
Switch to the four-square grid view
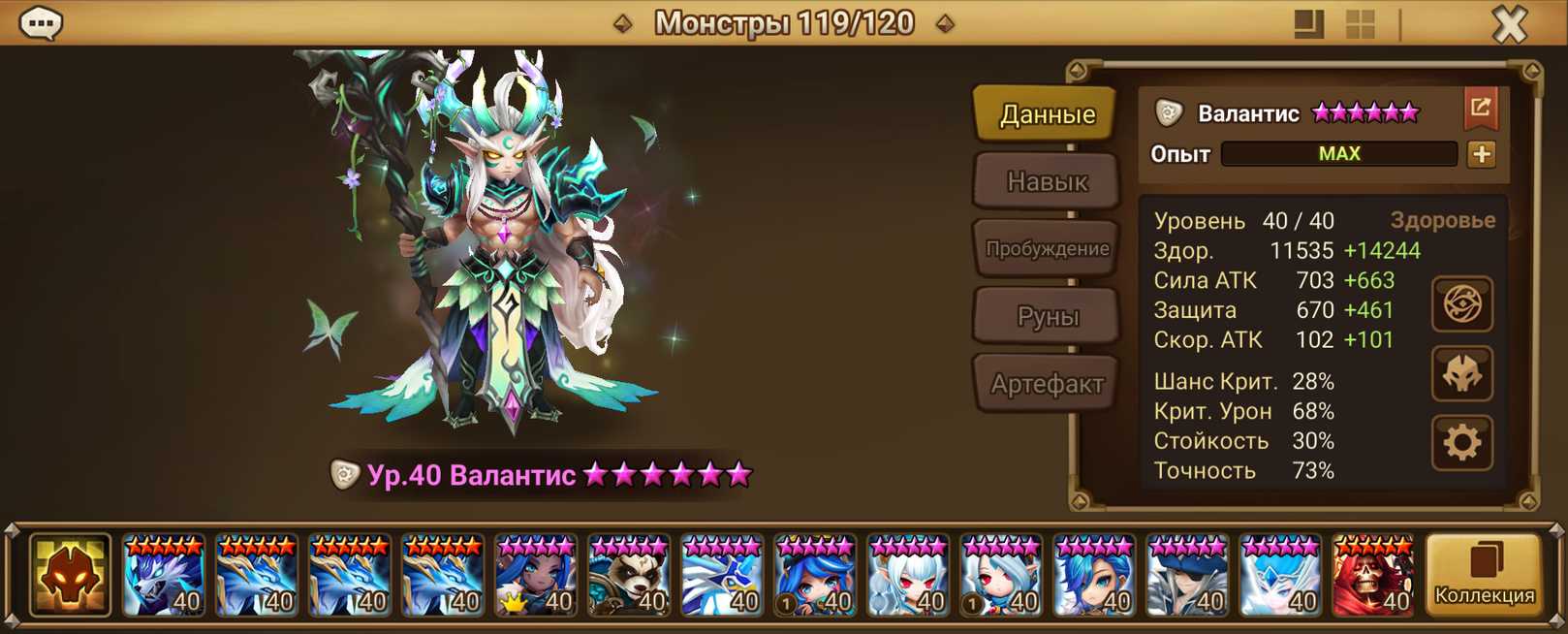pyautogui.click(x=1360, y=24)
